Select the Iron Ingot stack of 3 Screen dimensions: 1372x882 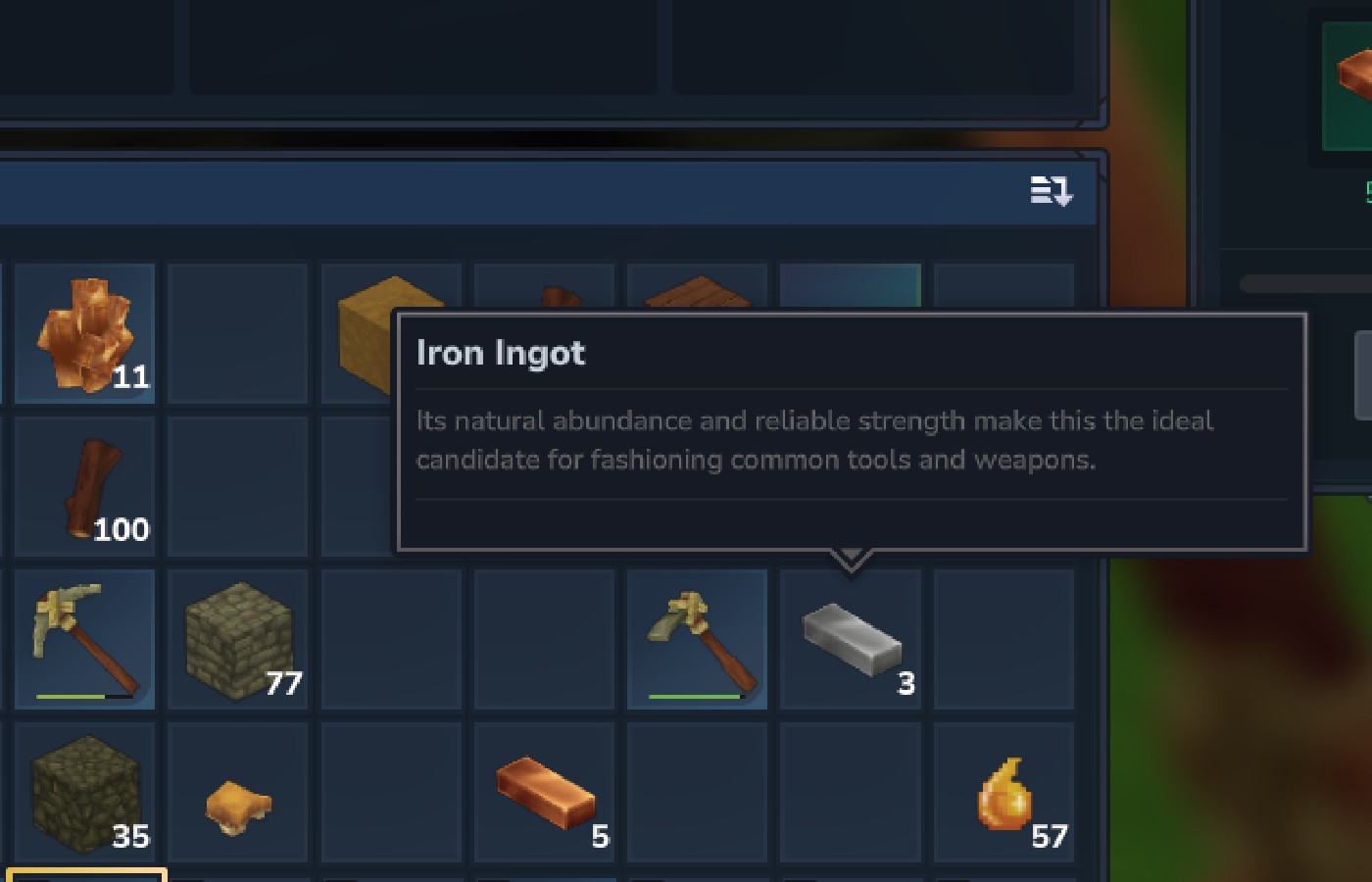point(850,638)
